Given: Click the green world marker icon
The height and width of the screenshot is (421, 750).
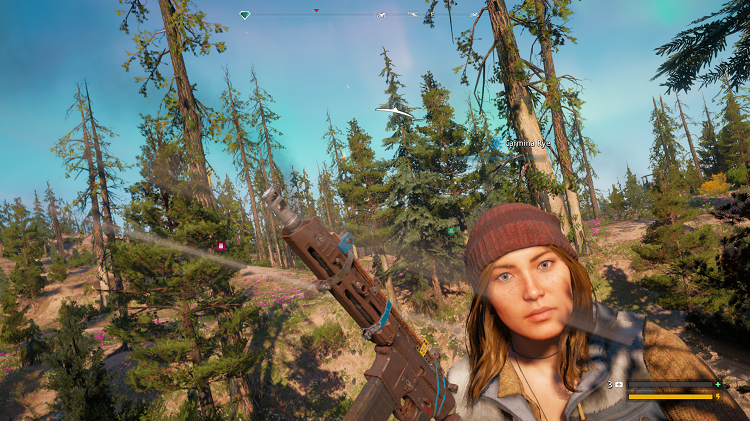Looking at the screenshot, I should click(x=451, y=231).
